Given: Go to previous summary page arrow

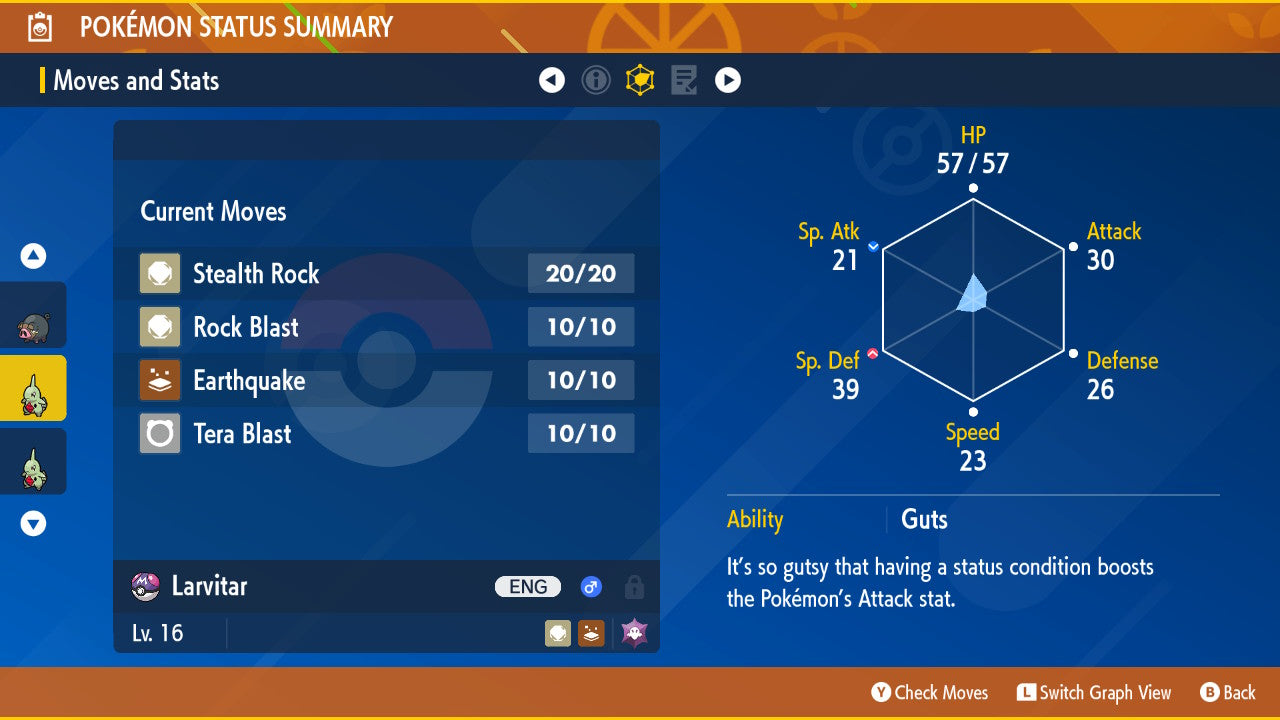Looking at the screenshot, I should coord(552,80).
